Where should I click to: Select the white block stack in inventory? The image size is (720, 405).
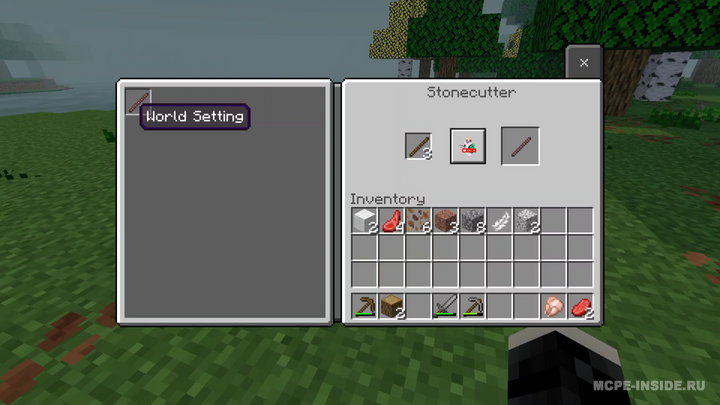pyautogui.click(x=364, y=221)
